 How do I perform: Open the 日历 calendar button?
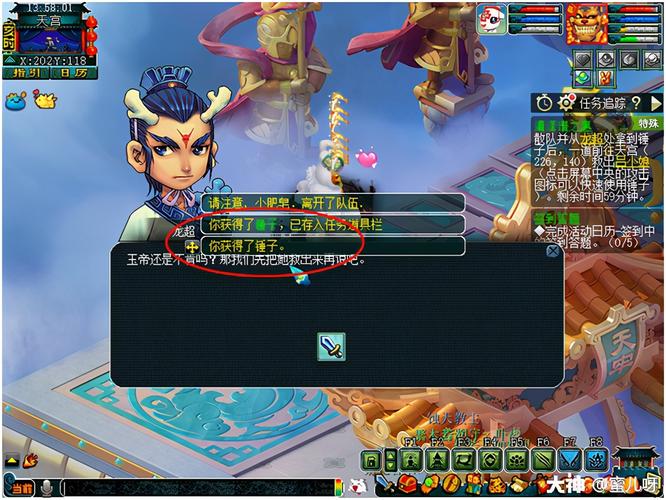click(72, 73)
